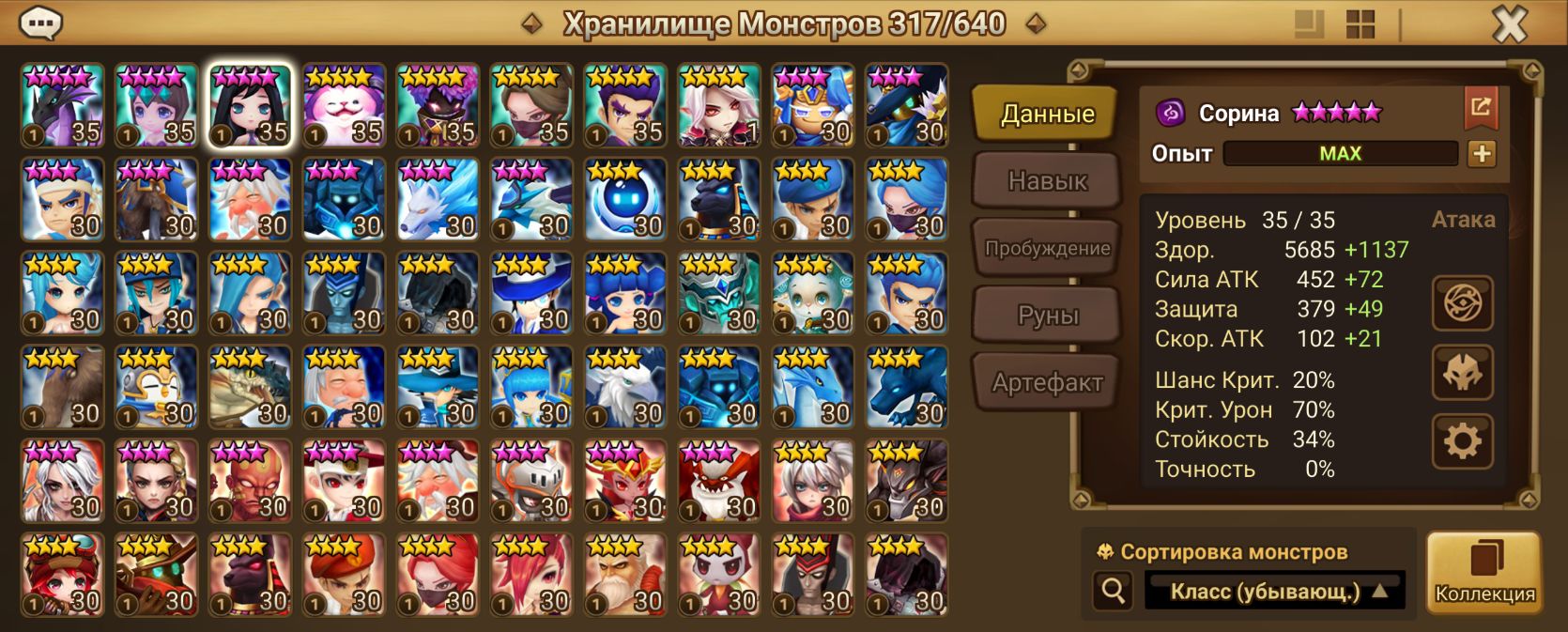Screen dimensions: 1568x632
Task: Select the pink rabbit monster thumbnail
Action: tap(344, 105)
